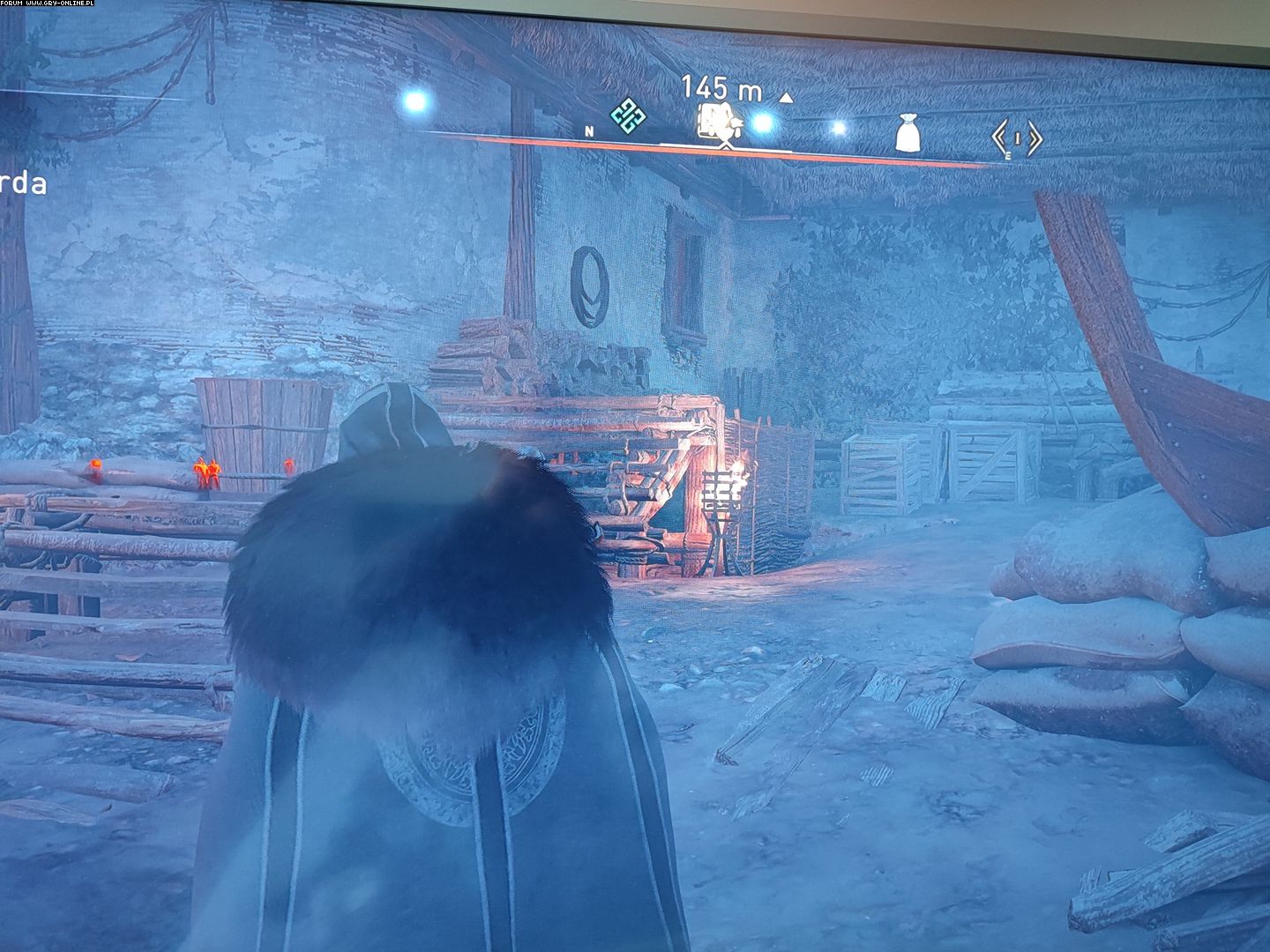This screenshot has height=952, width=1270.
Task: Select the chevron-framed marker at the compass's east end
Action: tap(1017, 138)
